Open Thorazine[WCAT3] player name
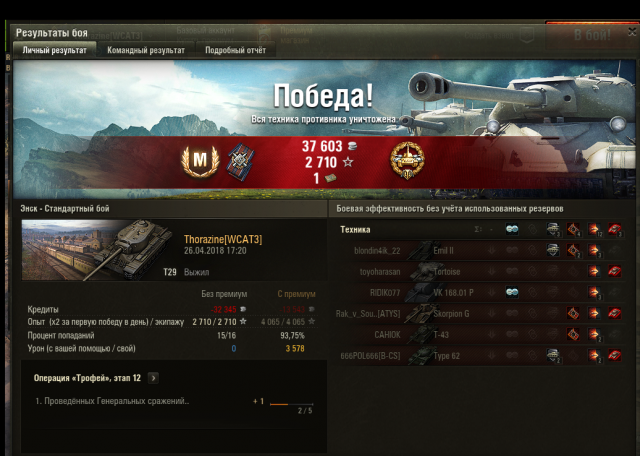 [x=222, y=239]
